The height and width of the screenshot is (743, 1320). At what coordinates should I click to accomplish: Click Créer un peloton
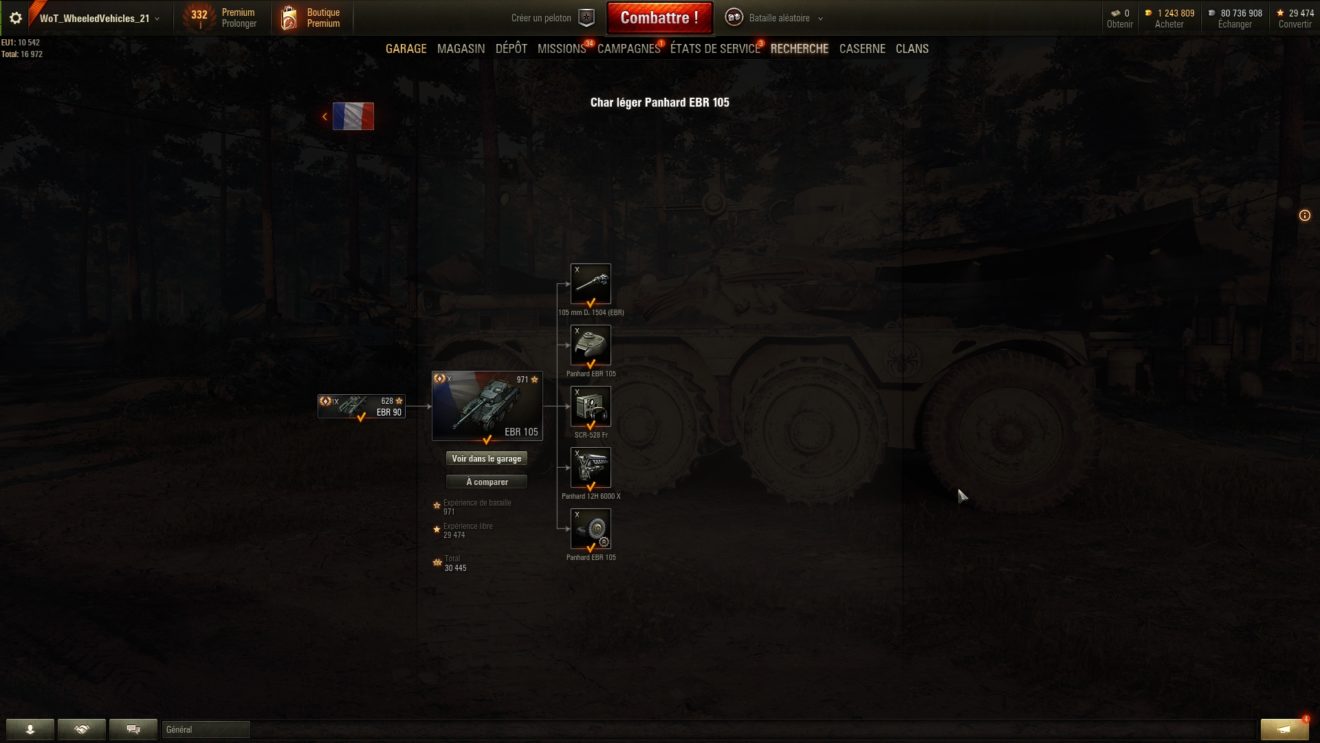[x=552, y=18]
